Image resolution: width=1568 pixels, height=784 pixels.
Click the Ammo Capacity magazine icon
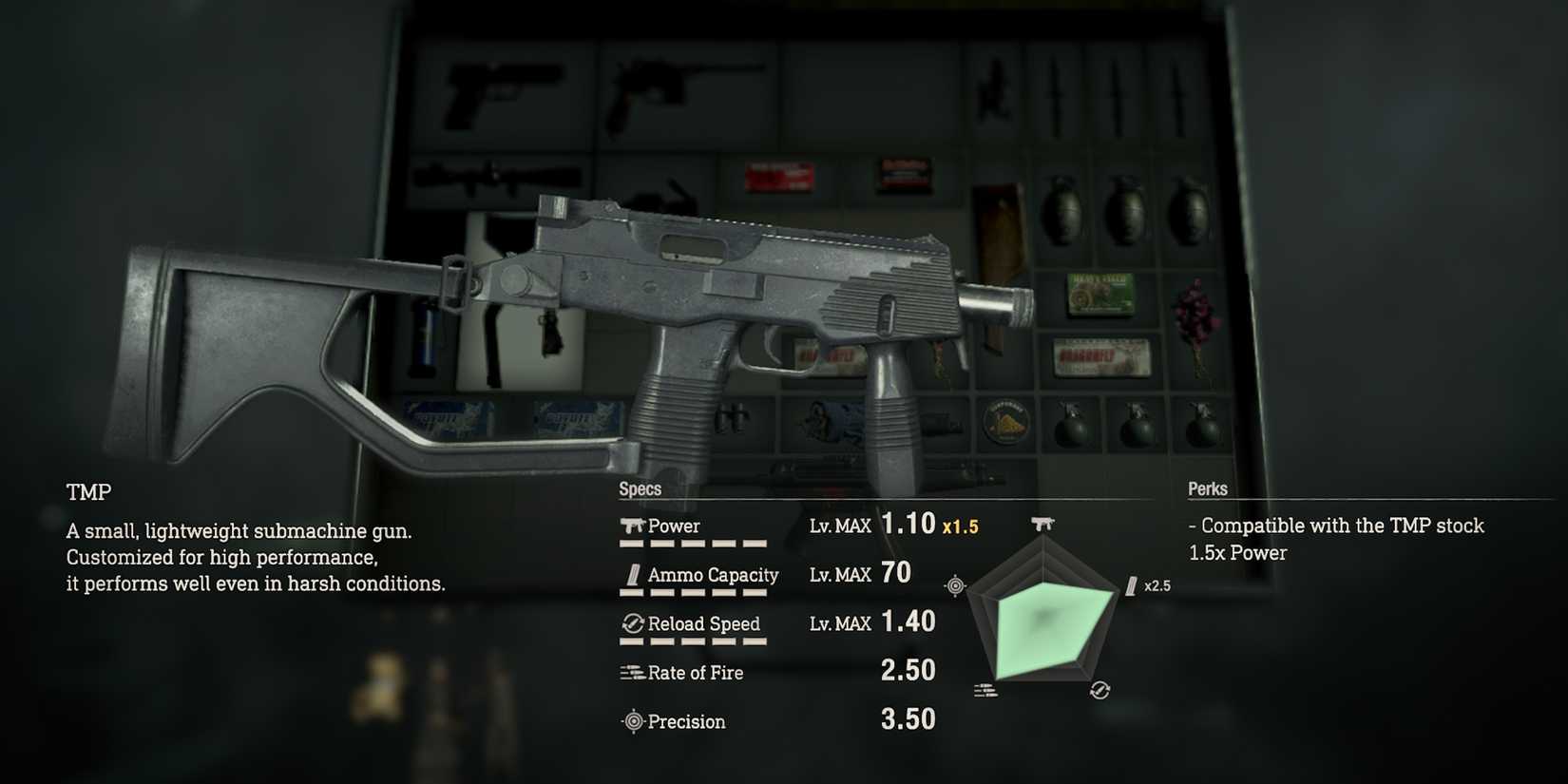(634, 574)
